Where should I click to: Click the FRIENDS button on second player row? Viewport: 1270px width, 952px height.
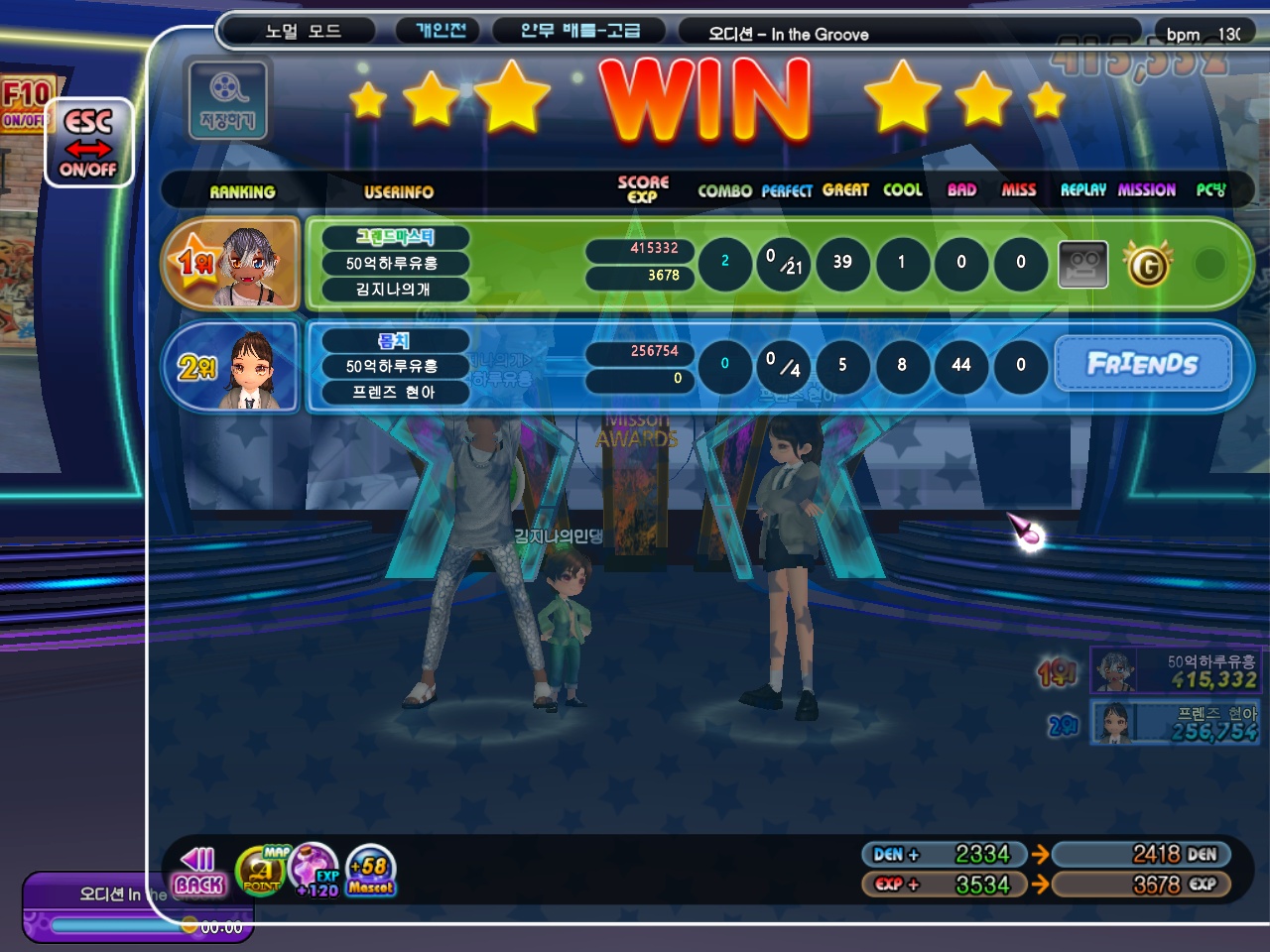pos(1142,364)
